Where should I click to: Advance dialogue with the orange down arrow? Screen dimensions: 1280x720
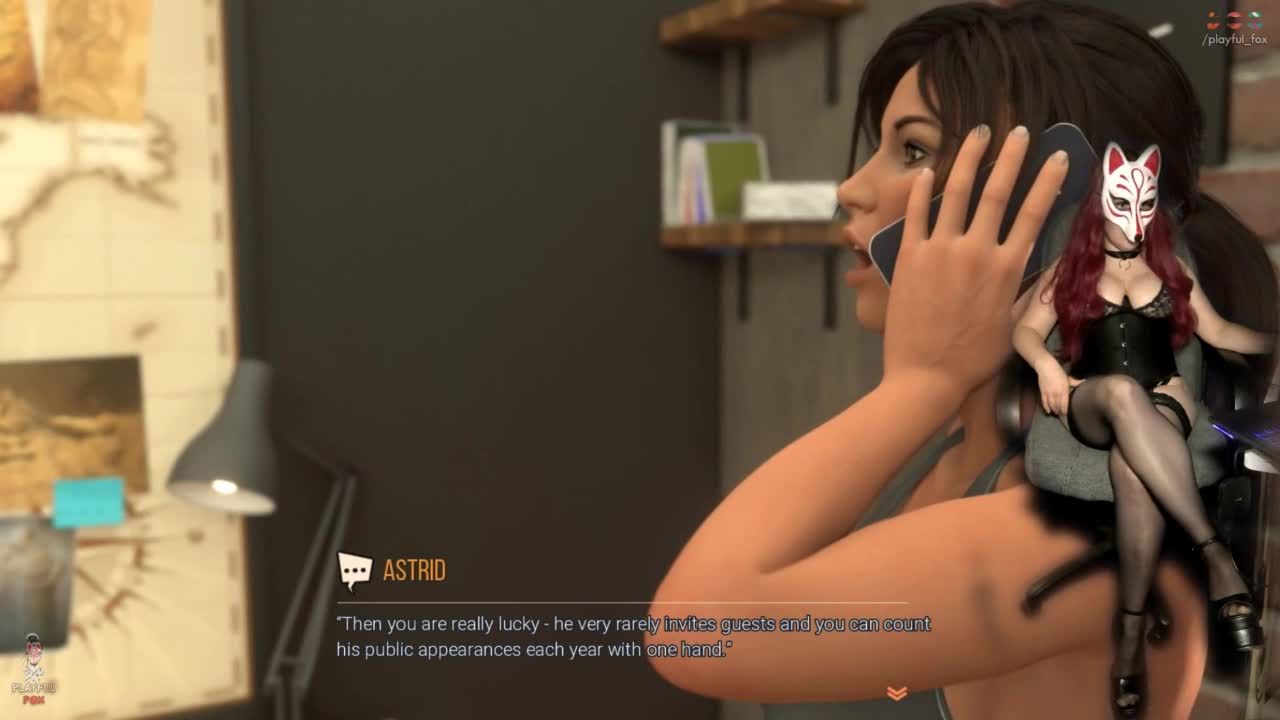click(x=897, y=692)
